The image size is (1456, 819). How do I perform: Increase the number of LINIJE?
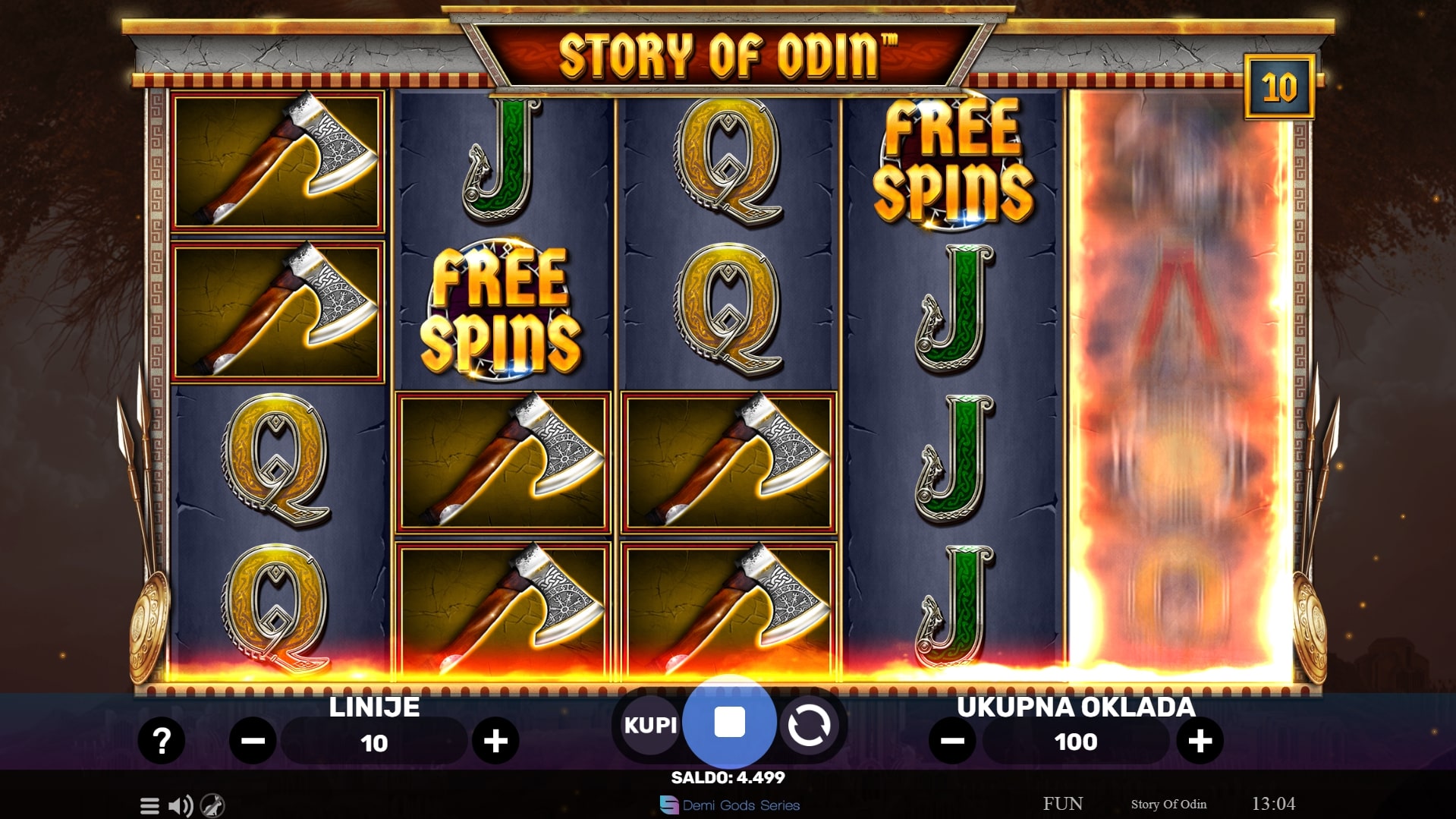(x=495, y=741)
